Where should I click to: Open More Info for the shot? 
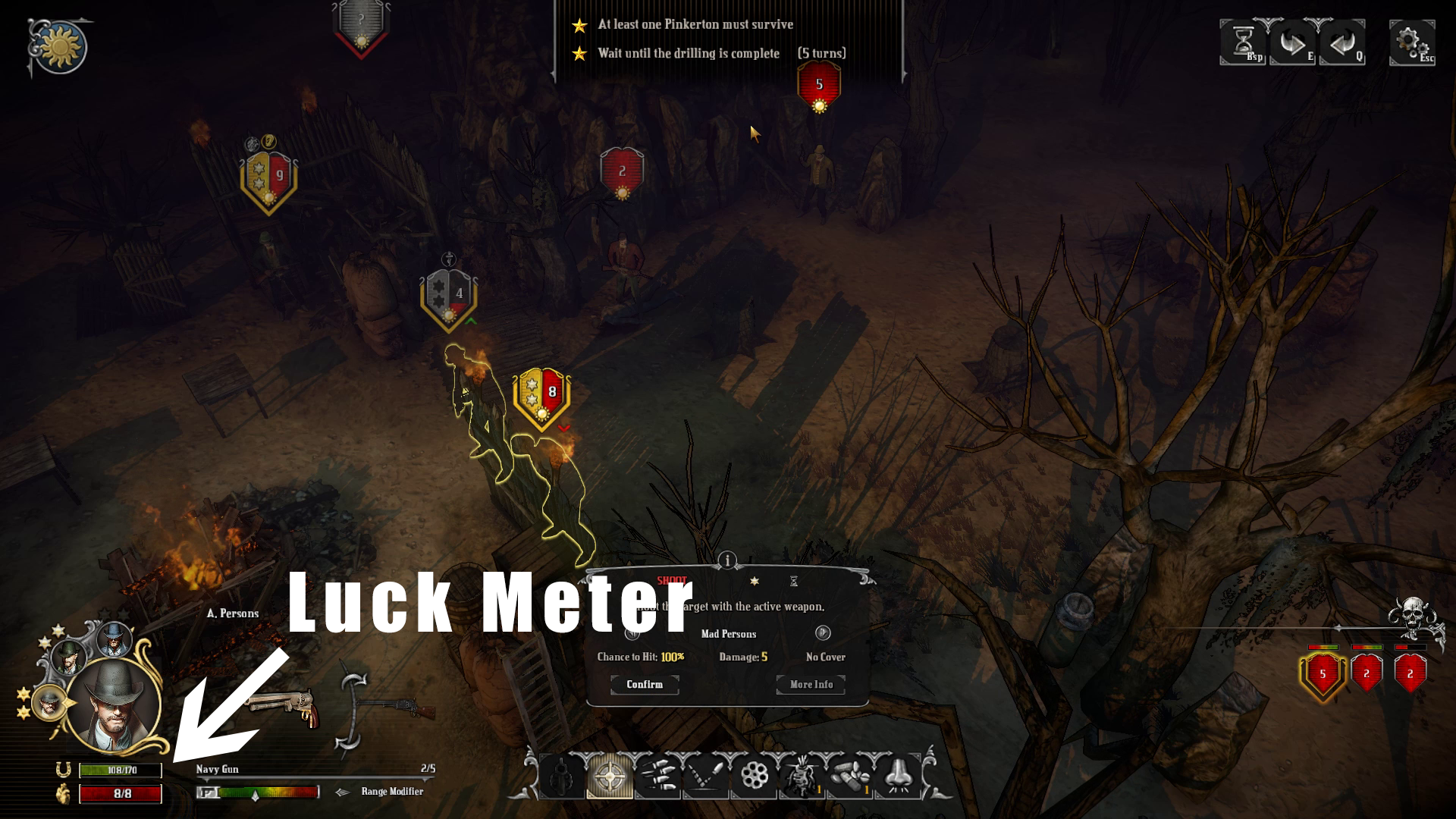pos(811,684)
